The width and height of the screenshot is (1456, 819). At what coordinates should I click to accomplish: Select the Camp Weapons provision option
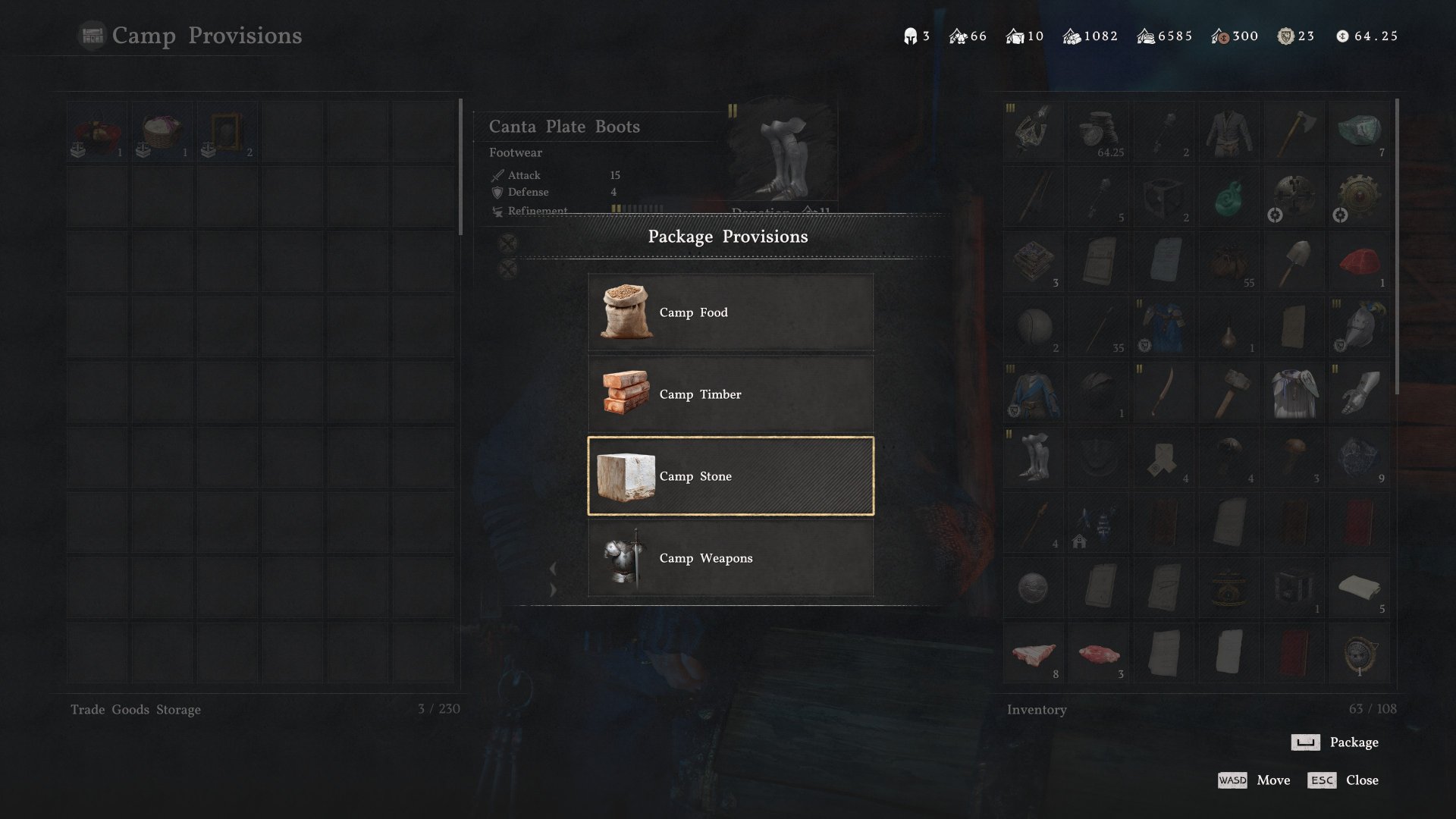730,558
